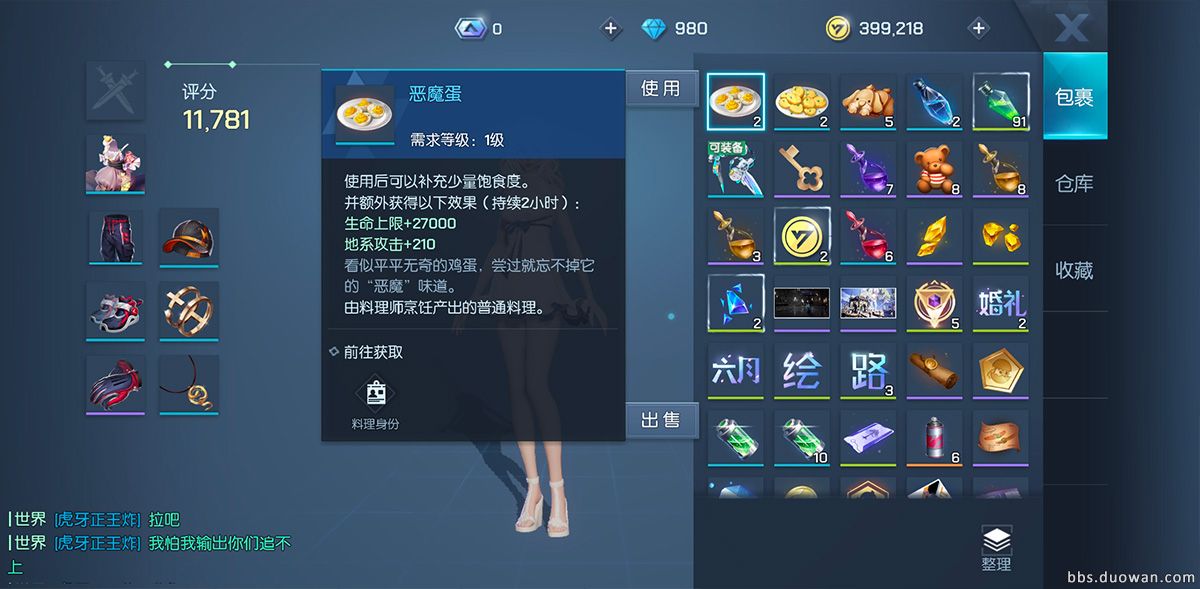Switch to the 仓库 warehouse tab
This screenshot has height=589, width=1200.
click(1074, 184)
